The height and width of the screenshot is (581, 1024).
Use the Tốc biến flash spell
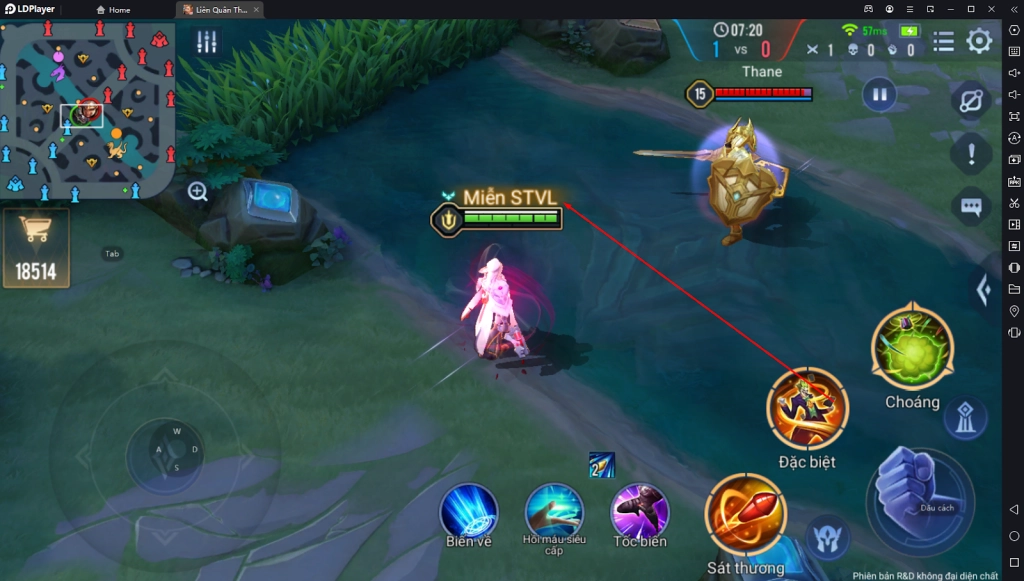pos(640,511)
